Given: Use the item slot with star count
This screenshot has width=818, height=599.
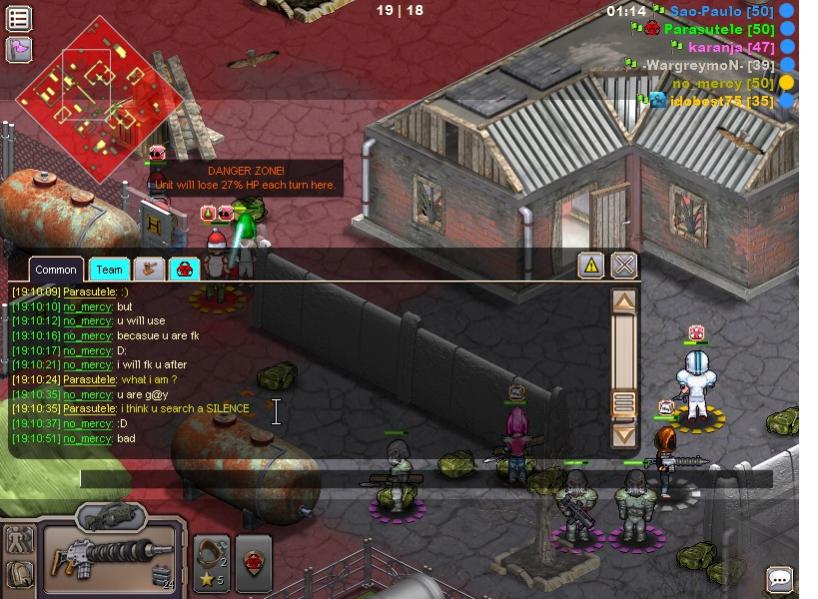Looking at the screenshot, I should pos(211,563).
